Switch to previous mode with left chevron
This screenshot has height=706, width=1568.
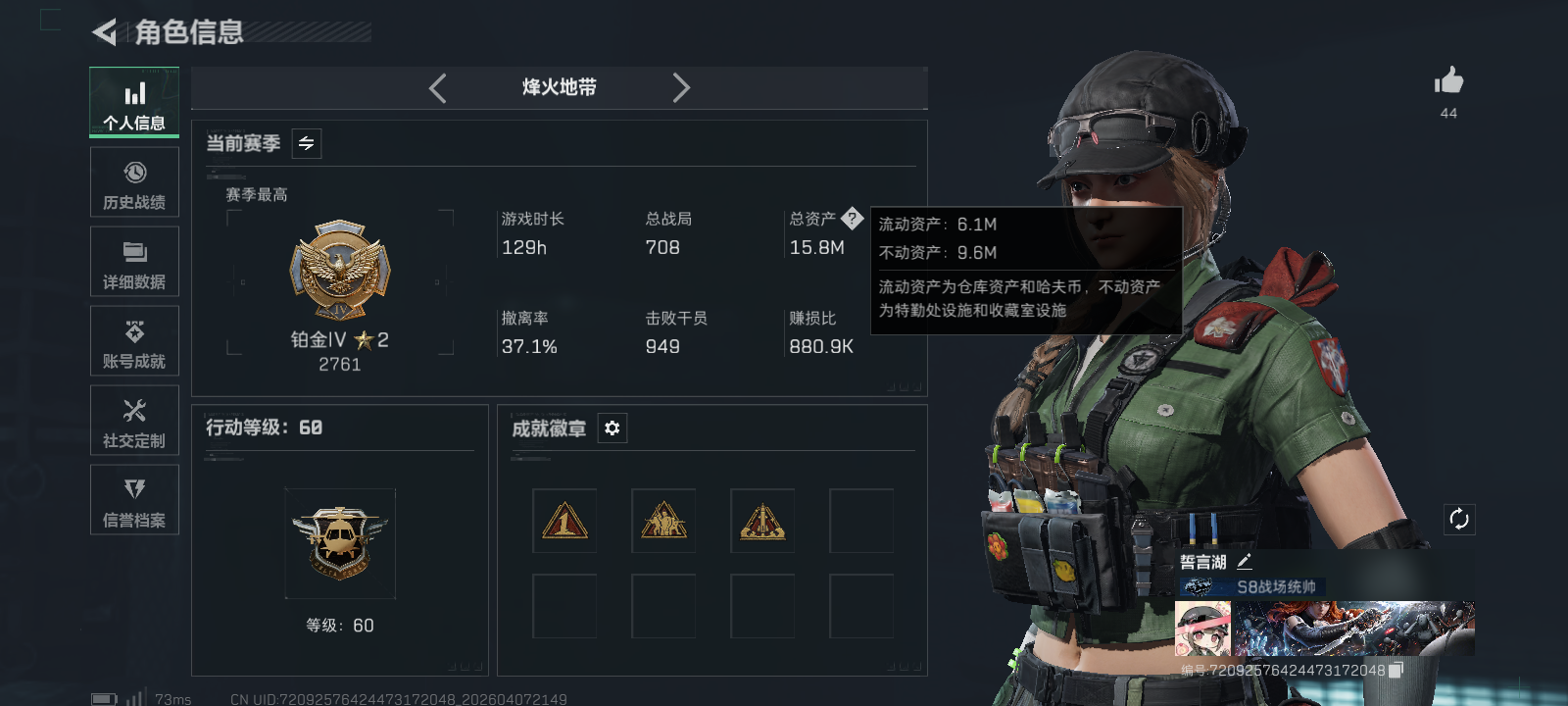tap(437, 87)
